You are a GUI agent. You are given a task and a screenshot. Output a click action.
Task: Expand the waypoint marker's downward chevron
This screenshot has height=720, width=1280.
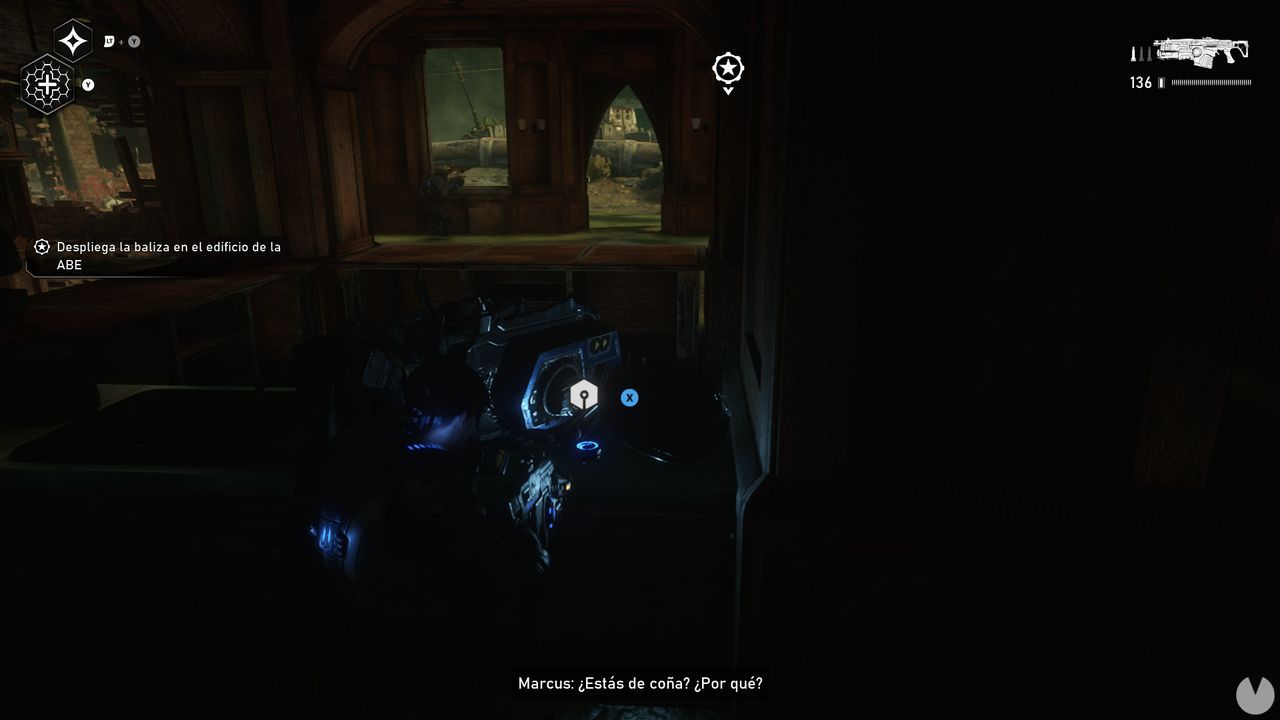pos(727,89)
